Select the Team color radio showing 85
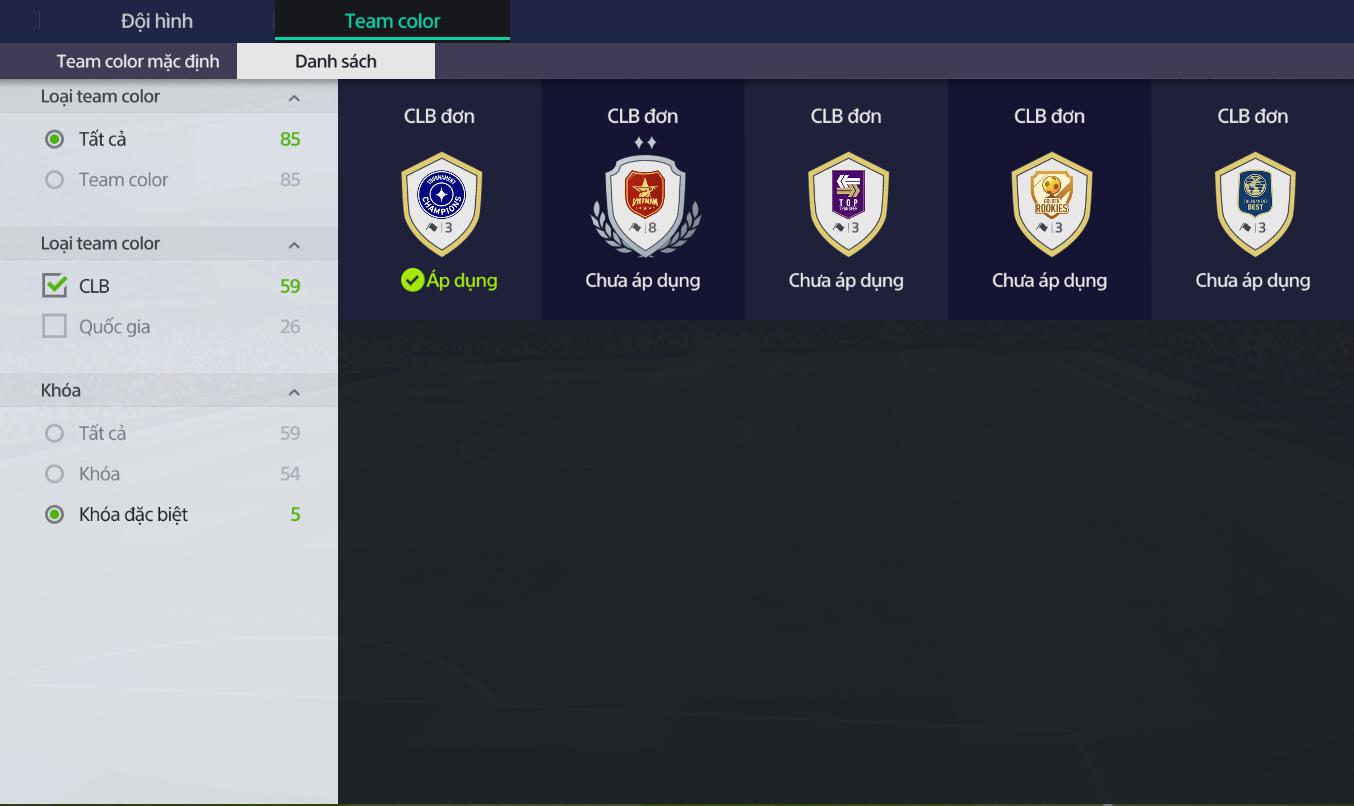Screen dimensions: 1354x806 54,179
